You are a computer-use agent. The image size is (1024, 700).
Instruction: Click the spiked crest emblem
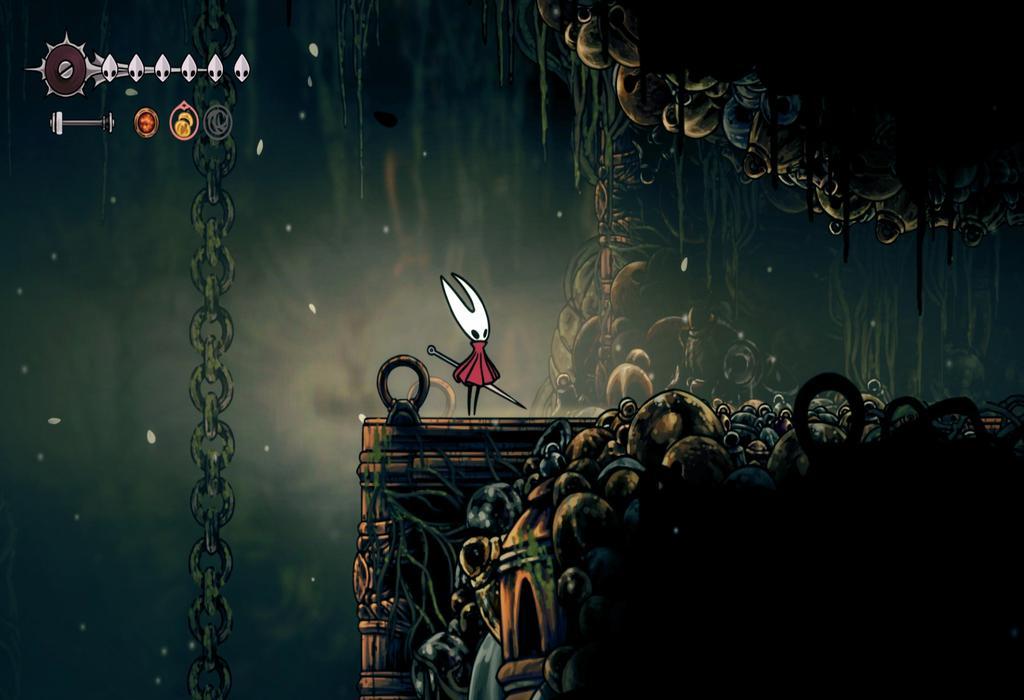pos(66,68)
